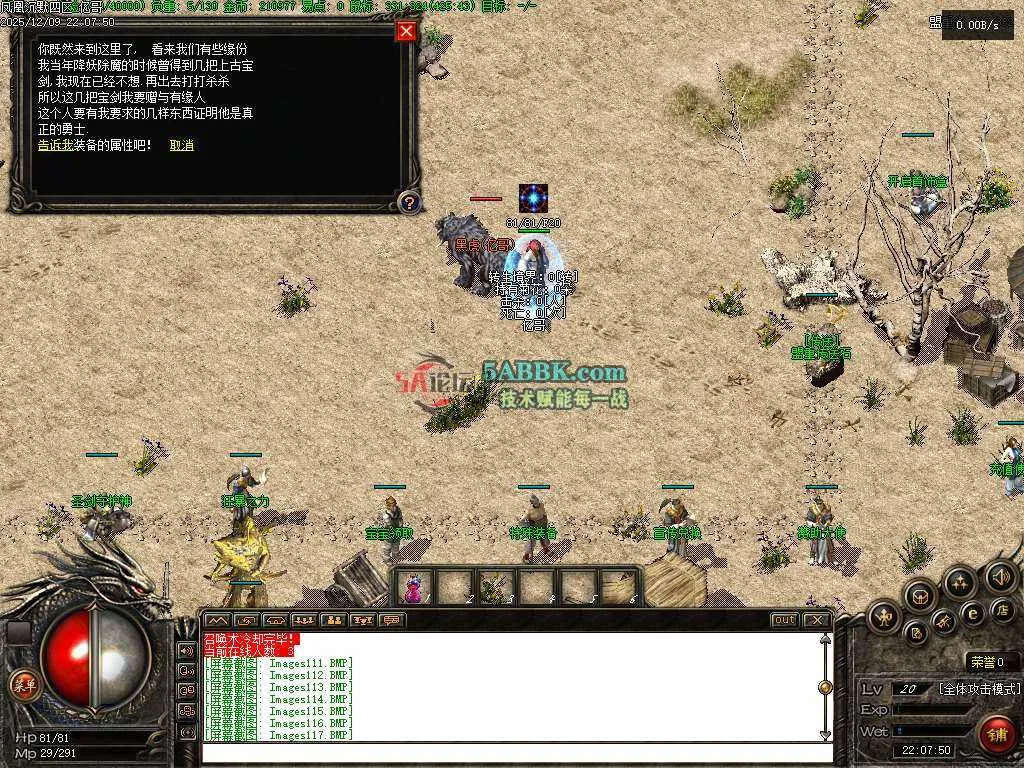Select the 取消 cancel dialogue option
The height and width of the screenshot is (768, 1024).
(182, 145)
